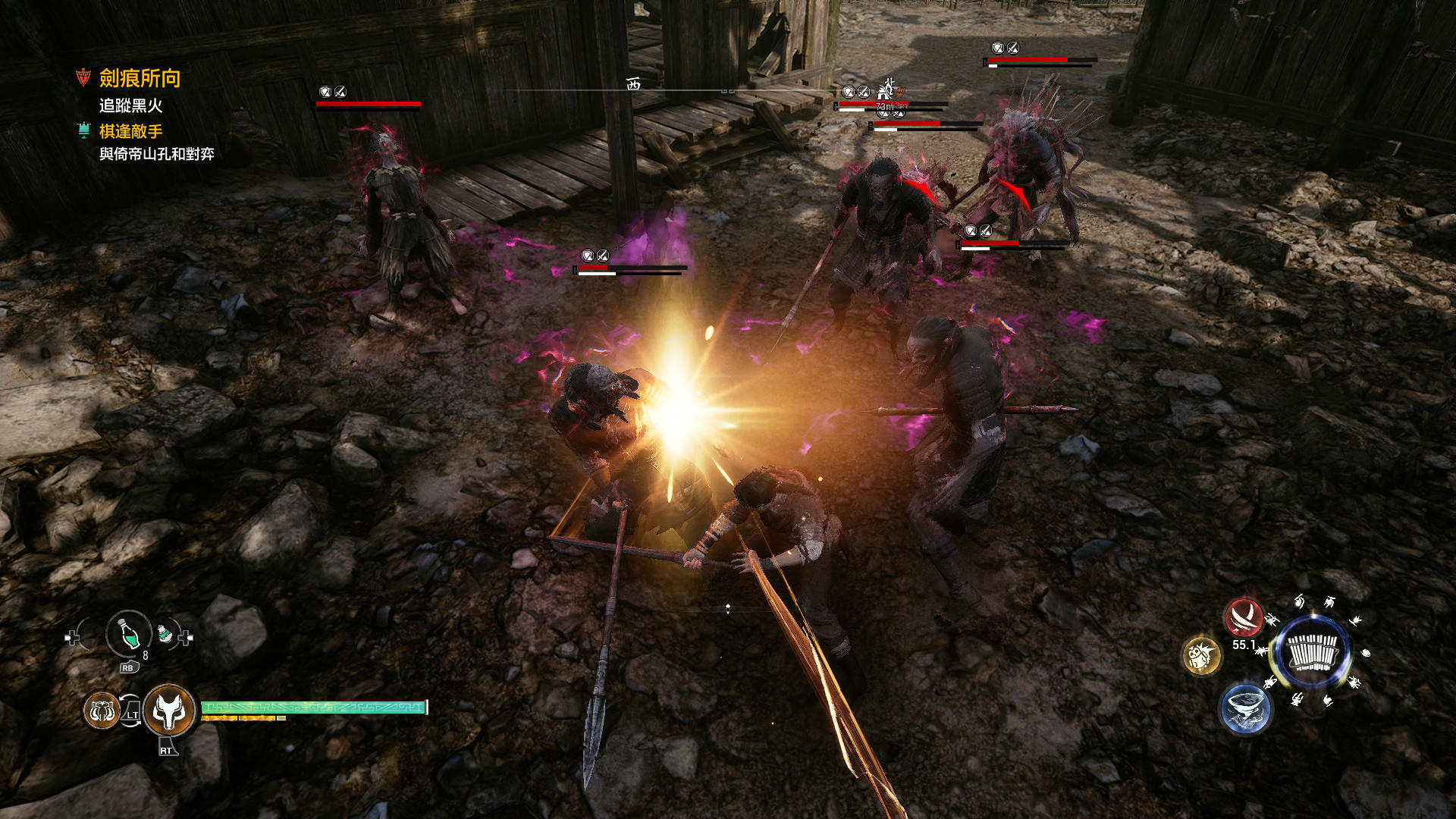1456x819 pixels.
Task: Use the green healing potion flask
Action: [x=129, y=633]
